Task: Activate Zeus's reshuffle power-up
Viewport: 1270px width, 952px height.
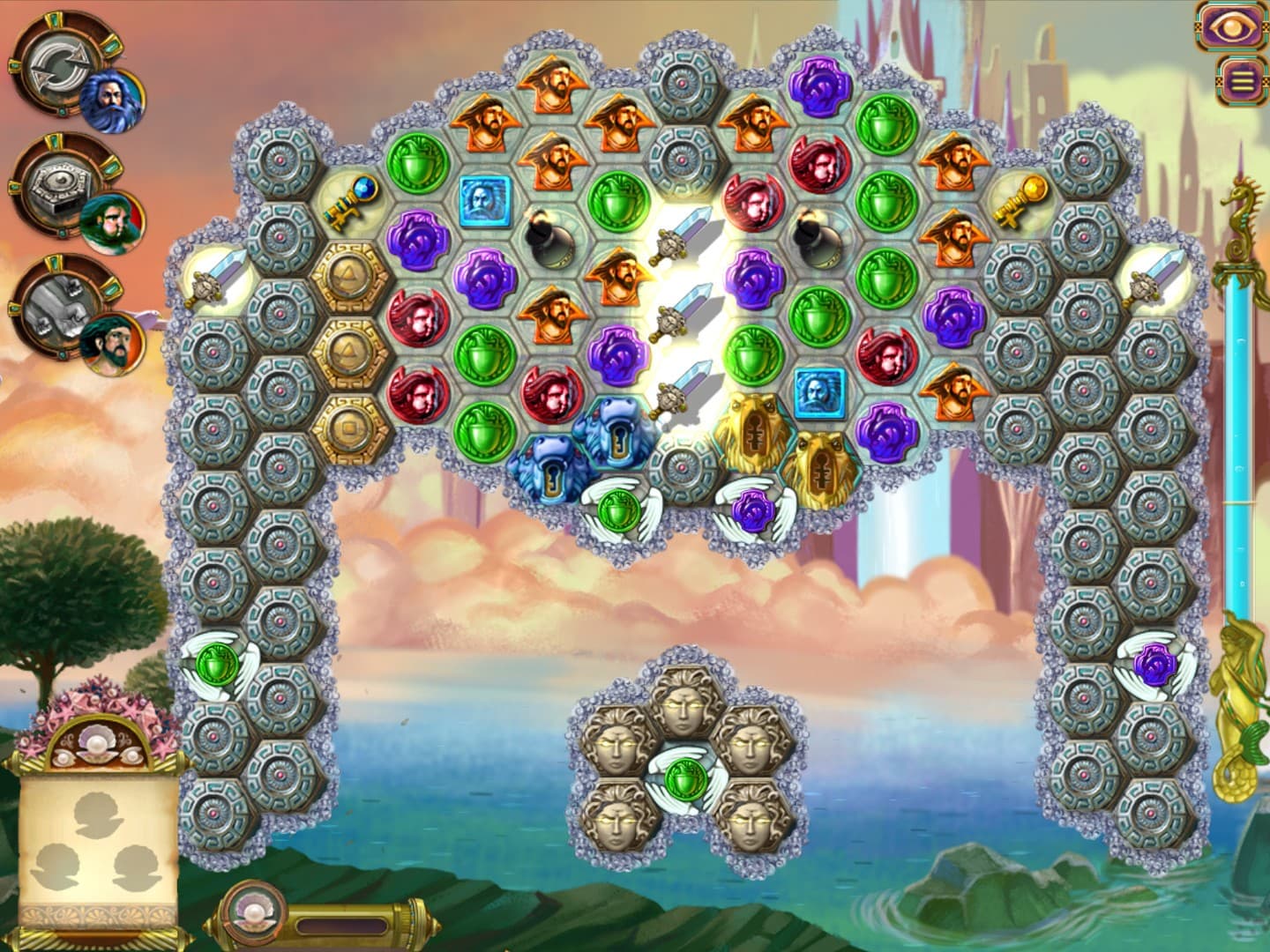Action: pyautogui.click(x=59, y=69)
